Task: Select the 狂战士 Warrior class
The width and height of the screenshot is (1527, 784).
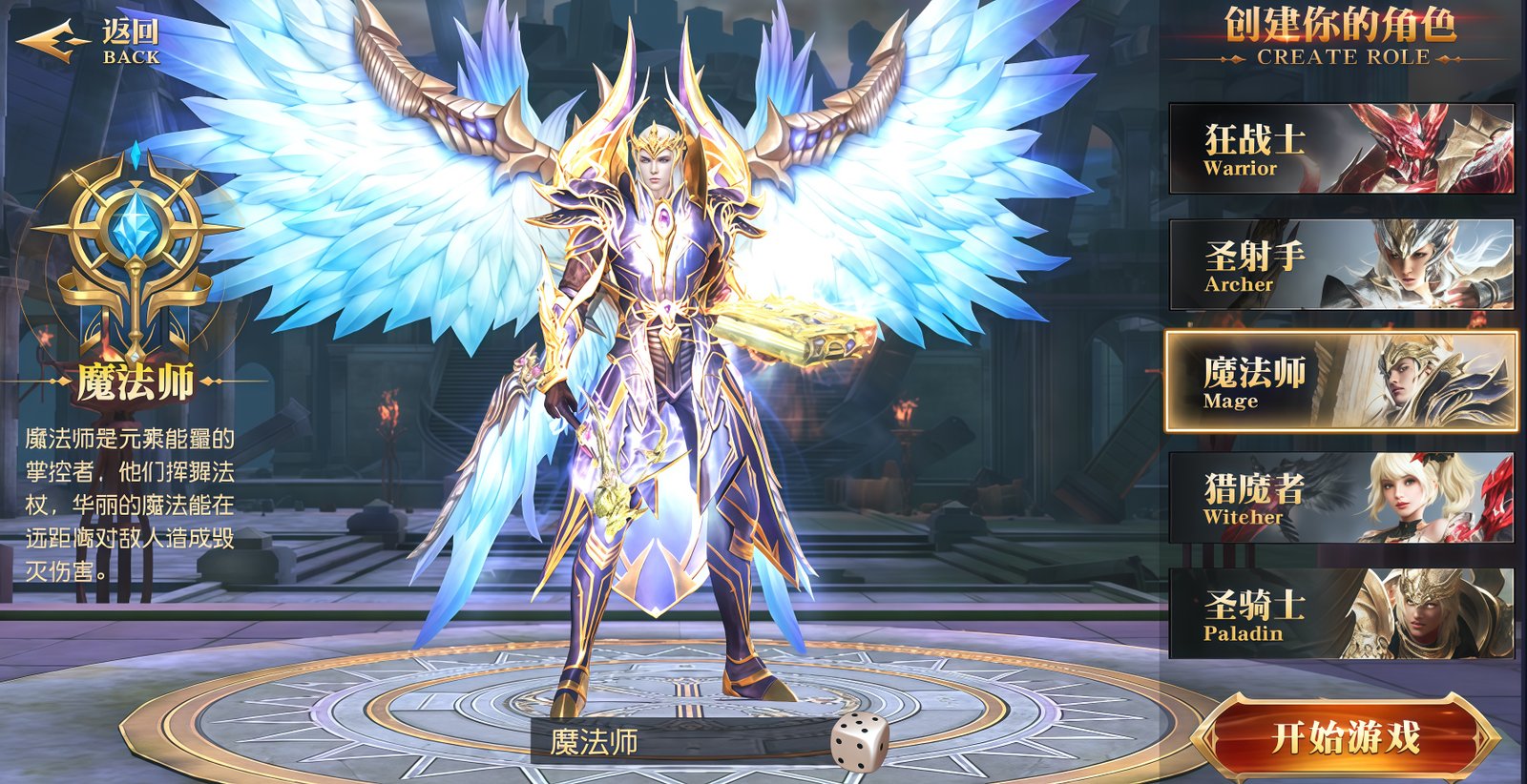Action: [x=1341, y=150]
